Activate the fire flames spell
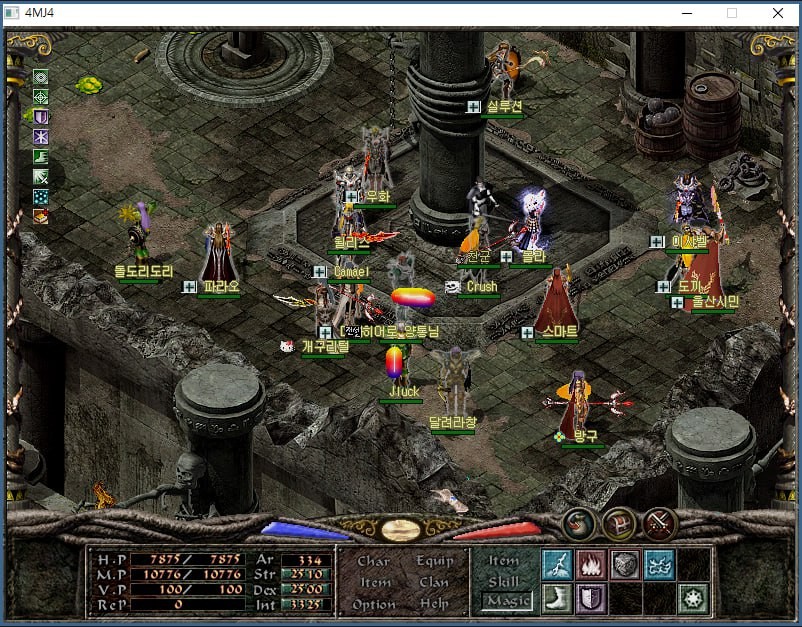The image size is (802, 627). (x=590, y=564)
